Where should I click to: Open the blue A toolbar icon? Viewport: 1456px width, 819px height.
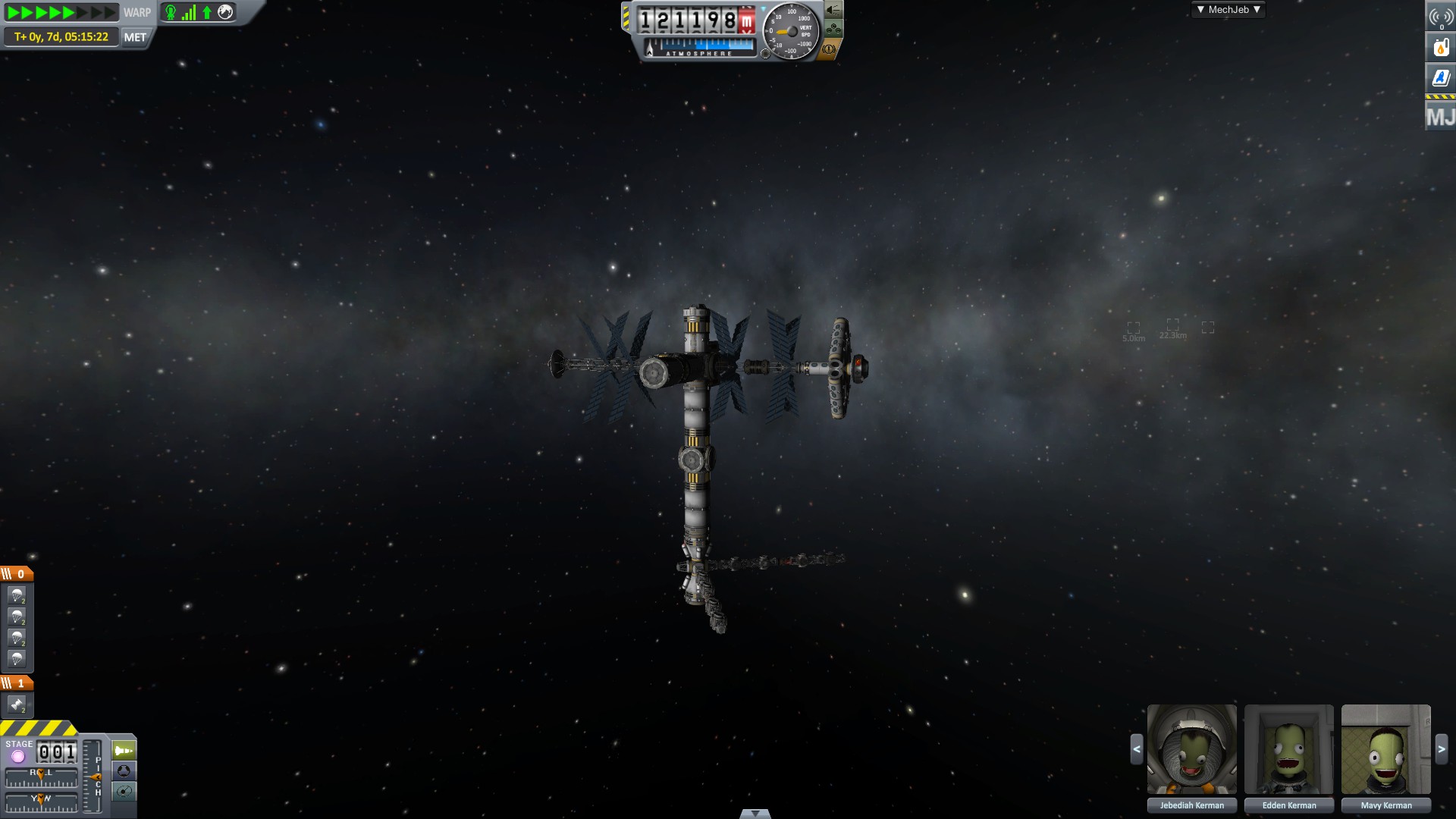pos(1441,78)
